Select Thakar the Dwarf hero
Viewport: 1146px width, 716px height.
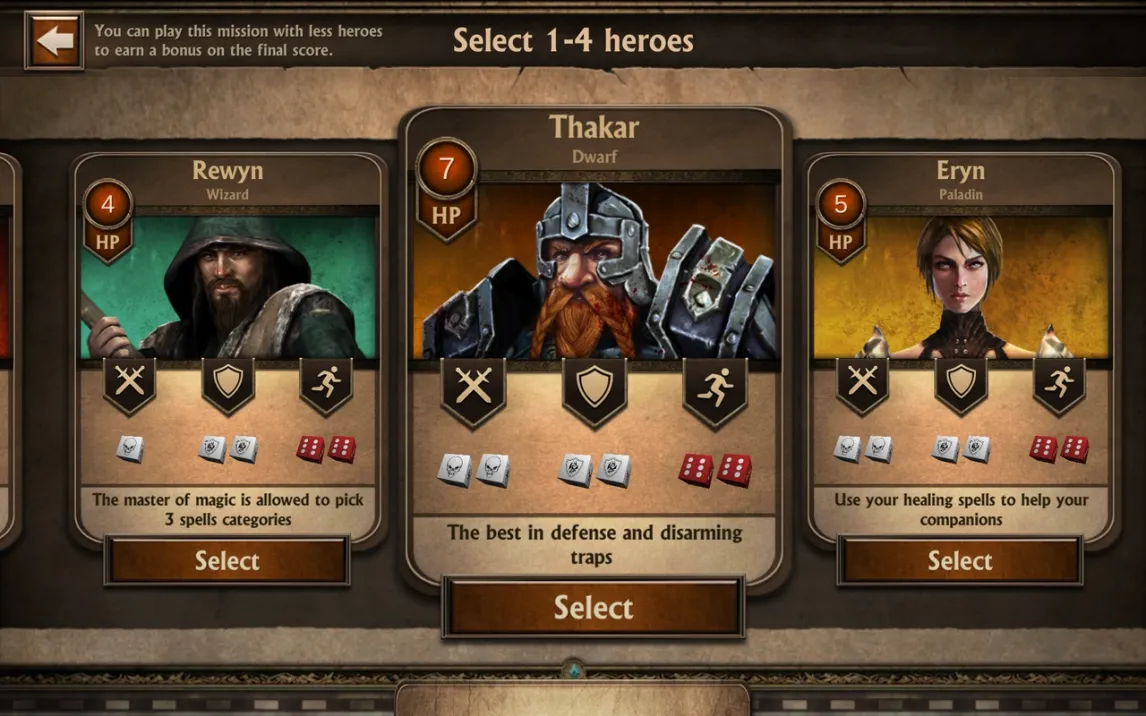click(593, 607)
